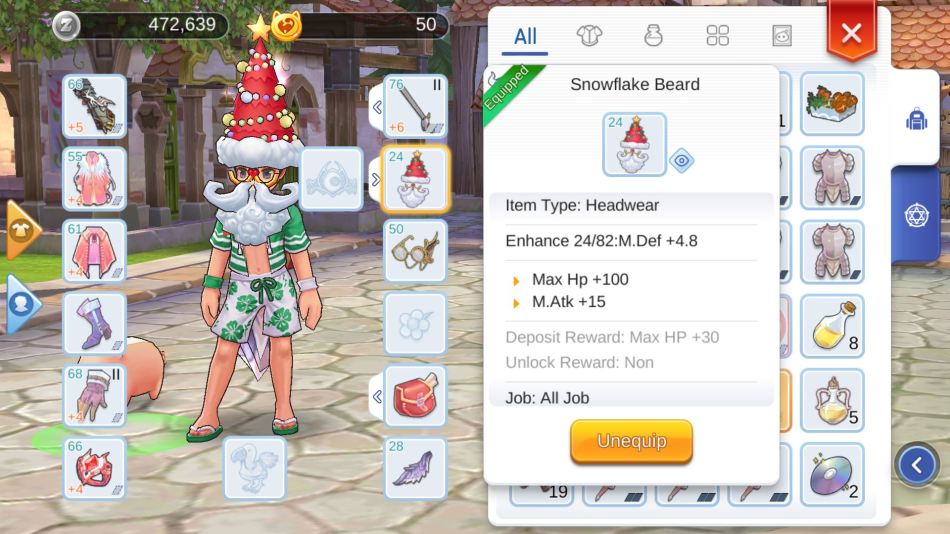The height and width of the screenshot is (534, 950).
Task: Select the purple boots equipment slot
Action: click(x=95, y=323)
